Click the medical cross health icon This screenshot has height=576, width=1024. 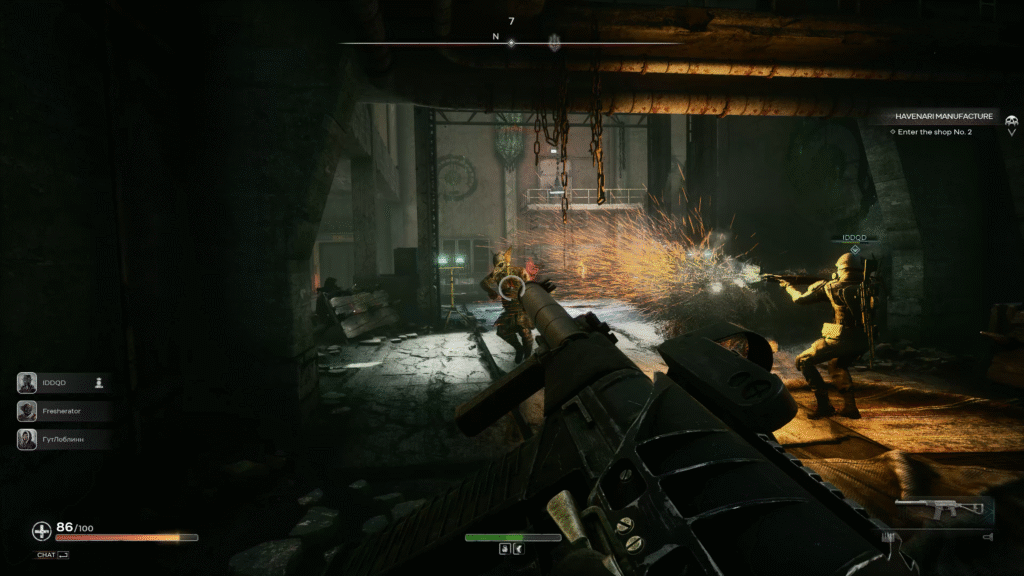pos(41,531)
